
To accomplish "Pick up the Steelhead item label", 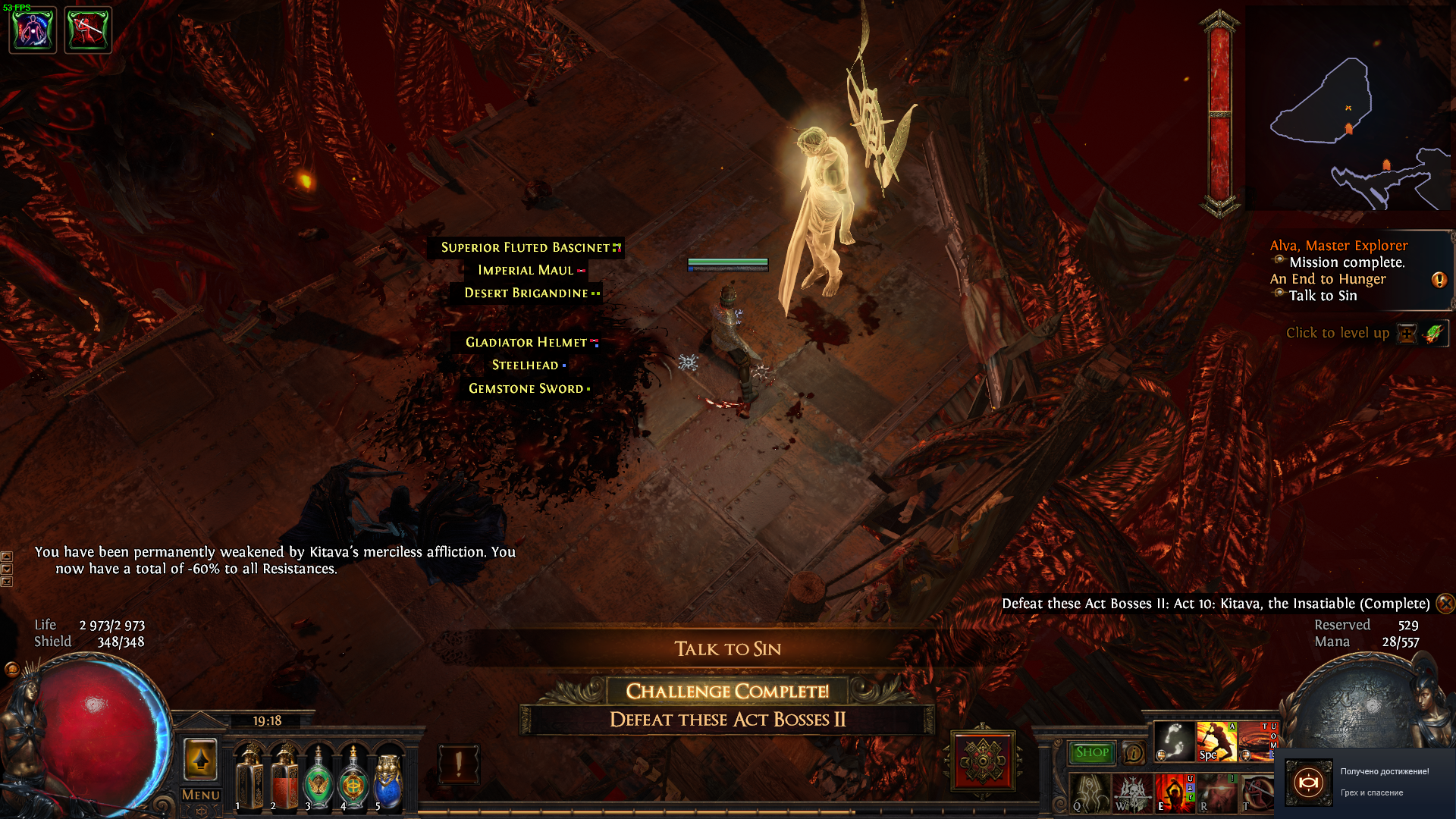I will point(526,366).
